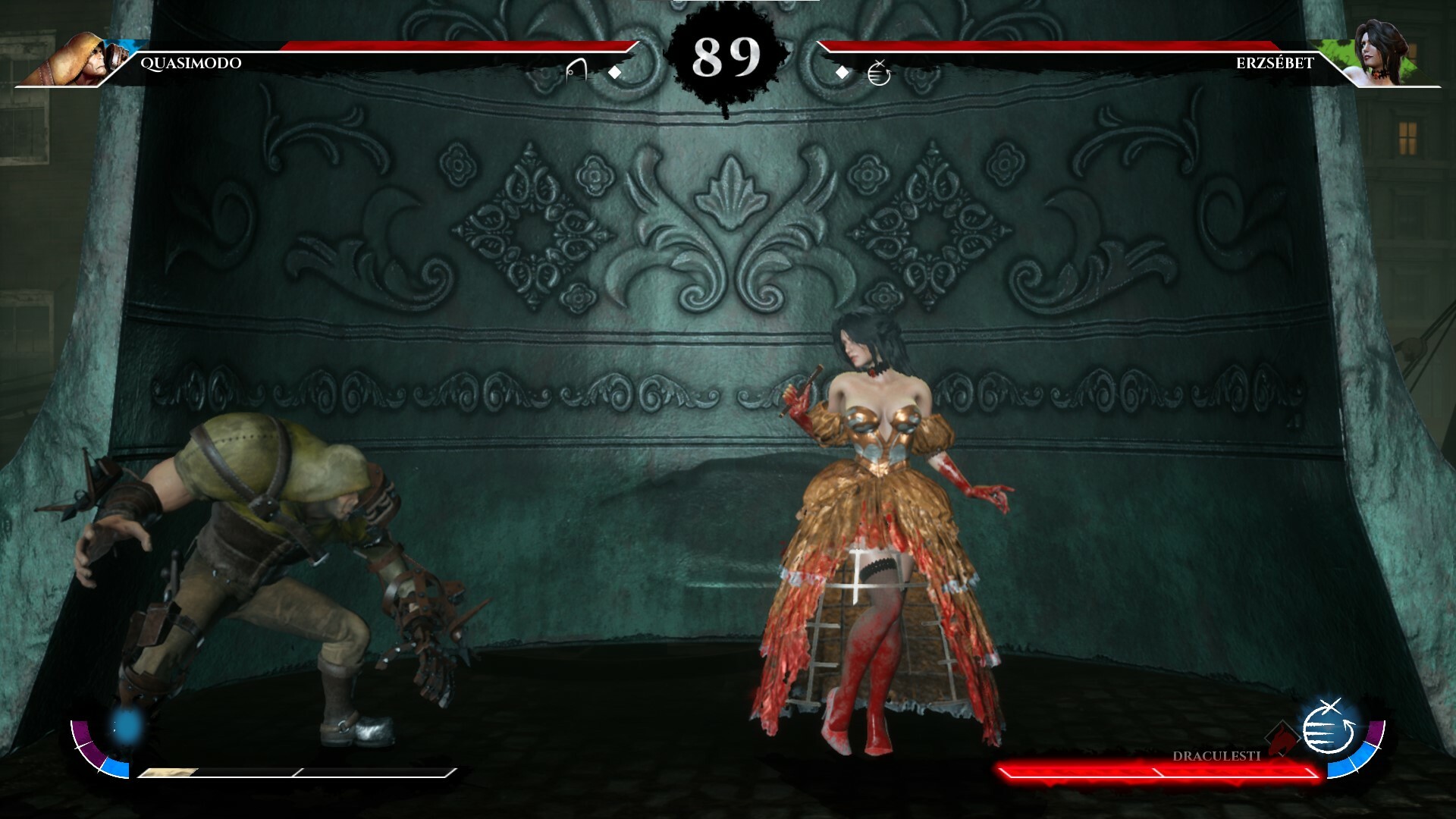Select the QUASIMODO name label
This screenshot has width=1456, height=819.
tap(190, 64)
